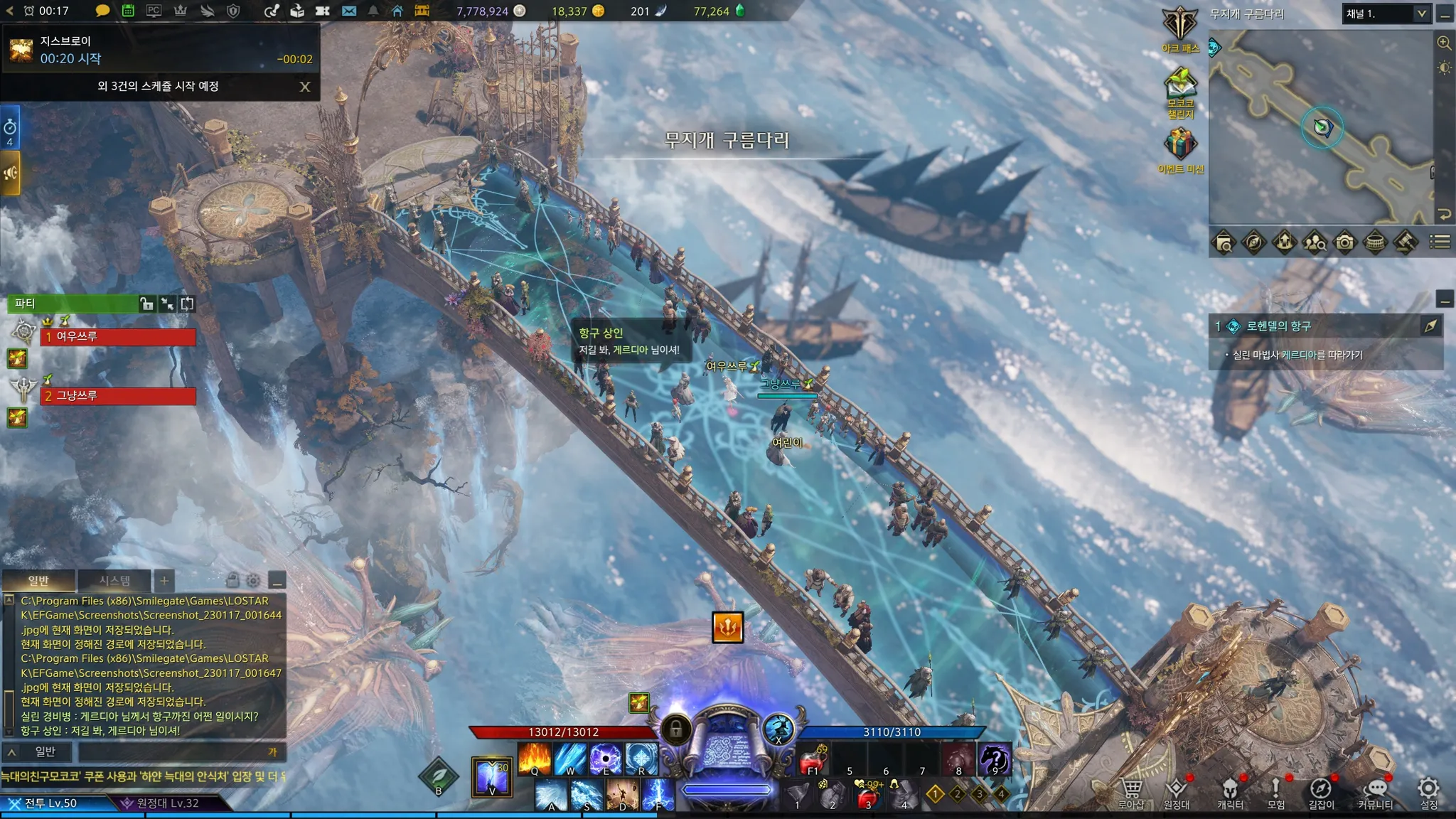Switch to the 시스템 chat tab

pos(114,581)
